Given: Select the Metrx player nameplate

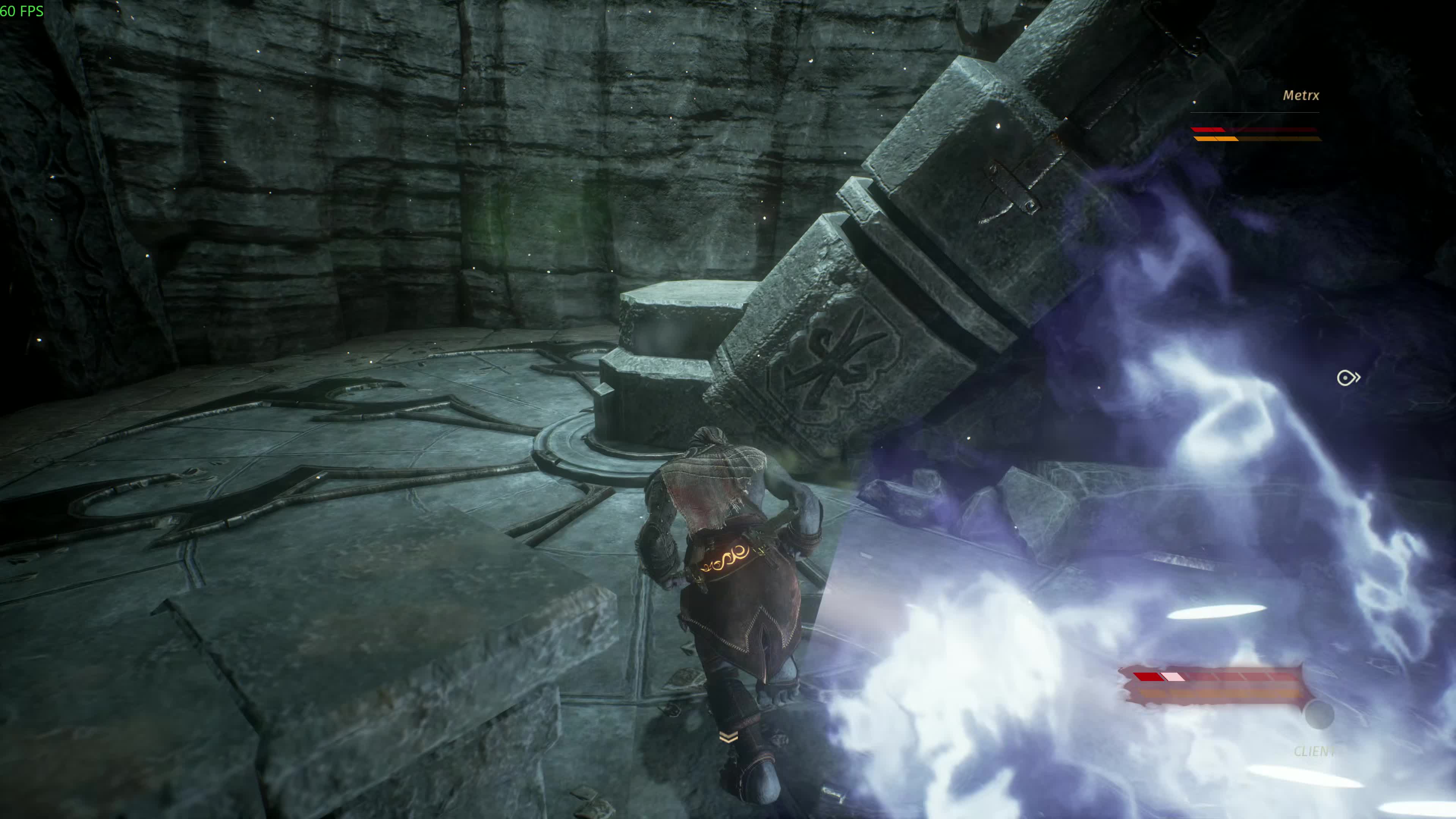Looking at the screenshot, I should tap(1300, 96).
